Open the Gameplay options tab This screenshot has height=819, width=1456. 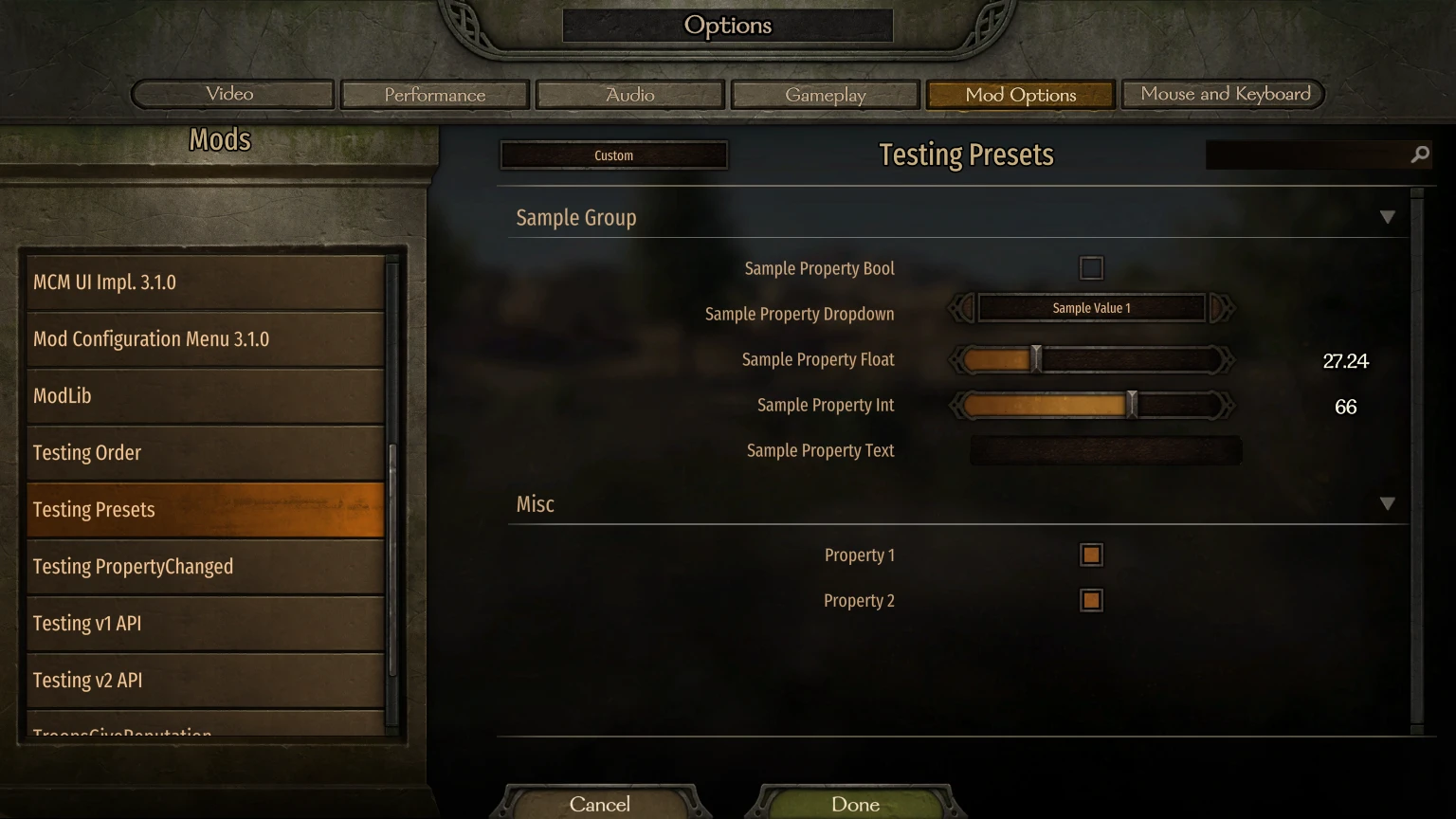tap(825, 94)
